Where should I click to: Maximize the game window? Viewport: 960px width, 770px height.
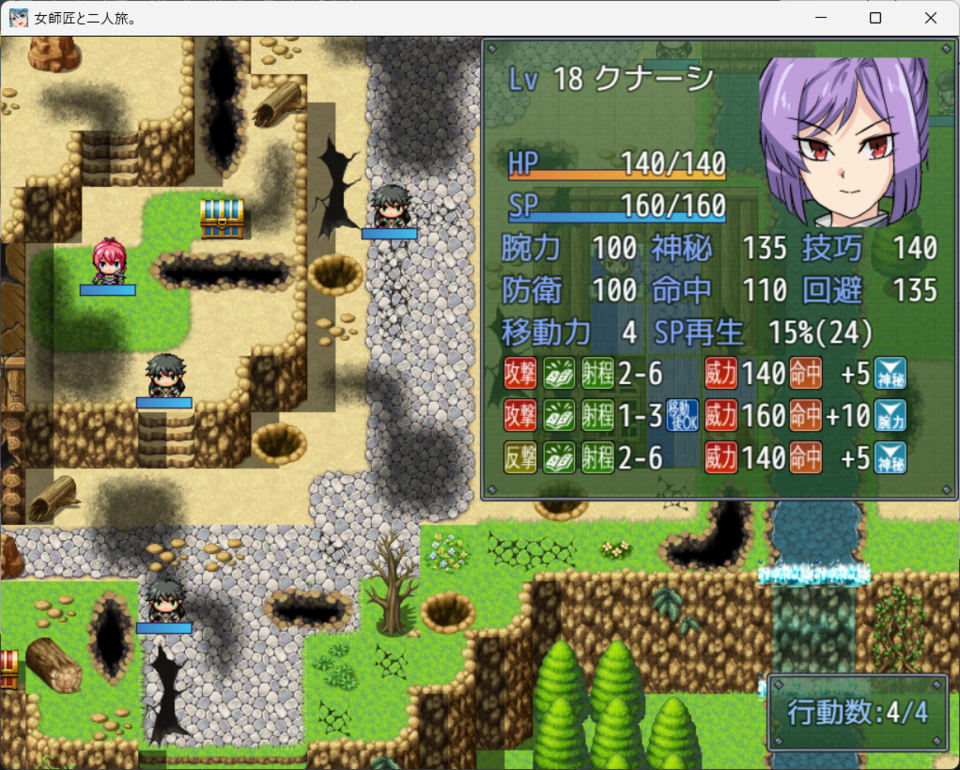click(x=875, y=18)
